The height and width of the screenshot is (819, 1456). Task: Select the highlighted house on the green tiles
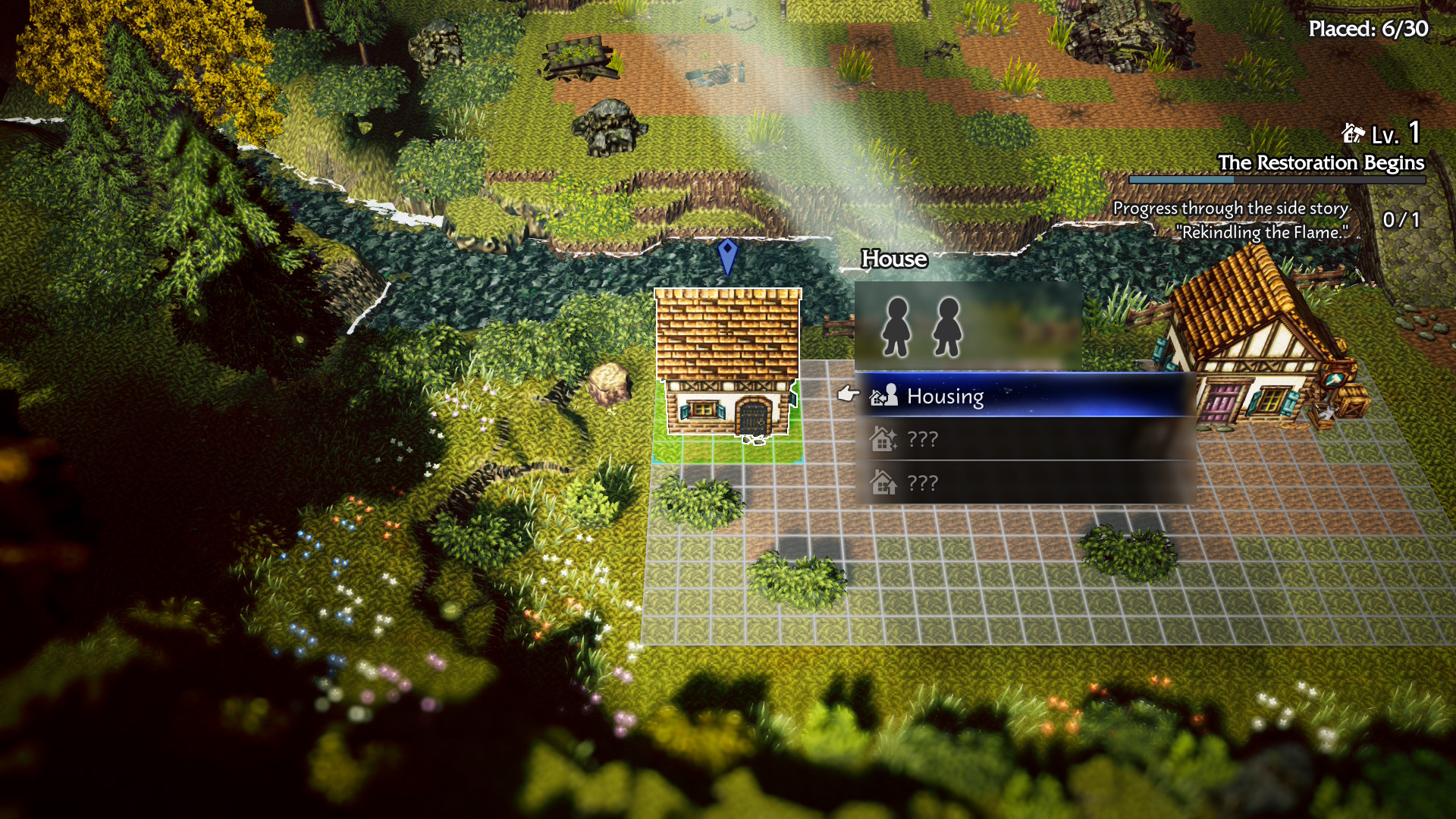pos(727,364)
